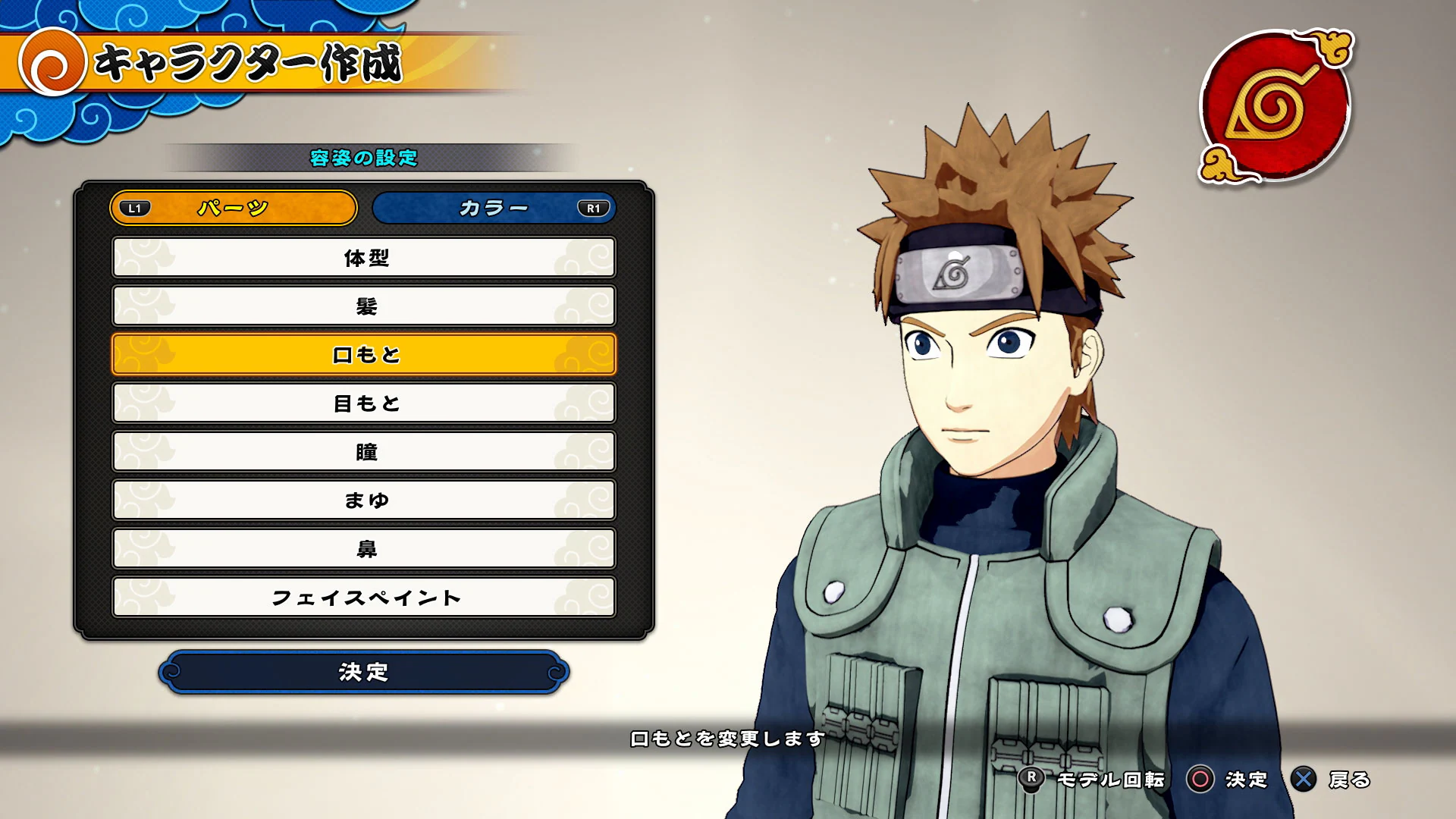The image size is (1456, 819).
Task: Open the highlighted 口もと mouth option
Action: tap(366, 355)
